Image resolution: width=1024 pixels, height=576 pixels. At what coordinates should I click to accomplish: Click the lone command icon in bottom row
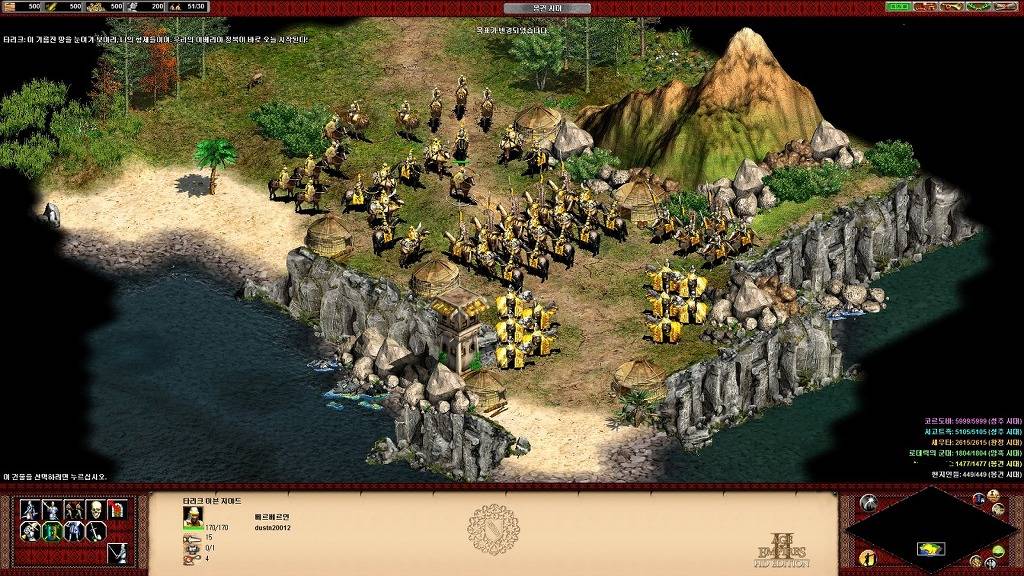click(x=116, y=553)
